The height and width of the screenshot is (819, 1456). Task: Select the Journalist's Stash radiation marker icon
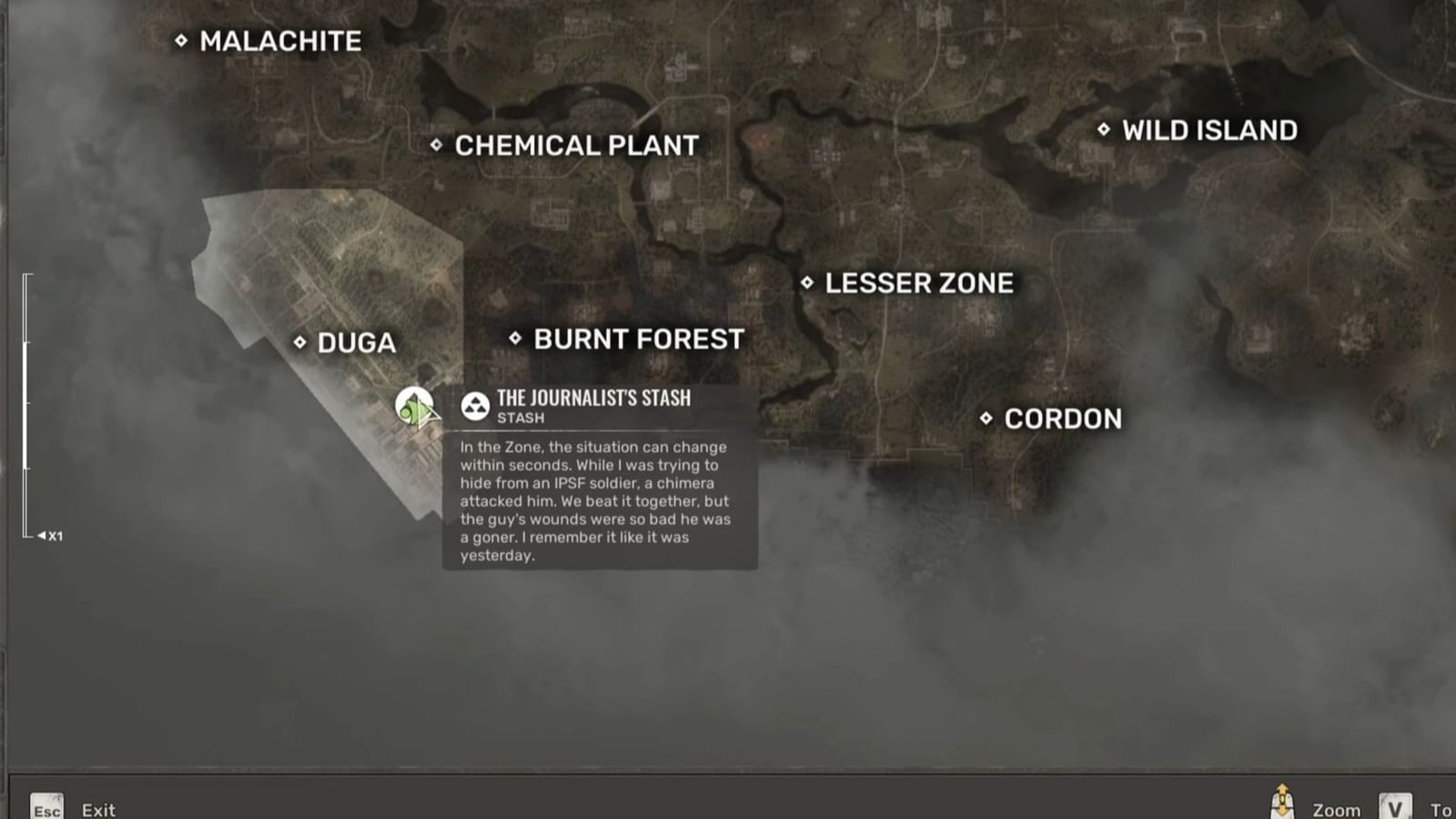click(x=474, y=405)
